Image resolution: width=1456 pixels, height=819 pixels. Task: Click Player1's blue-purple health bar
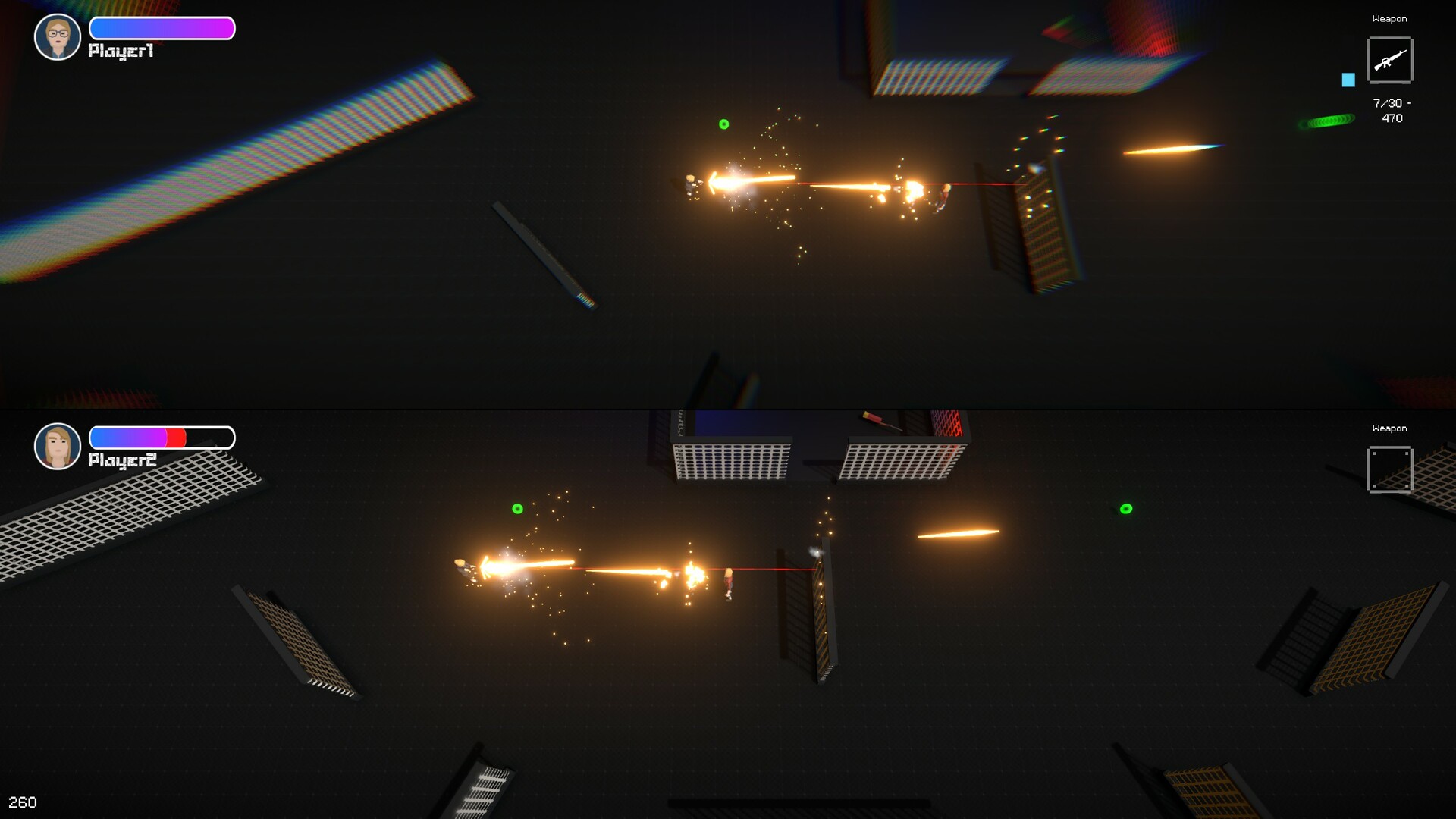(x=161, y=28)
